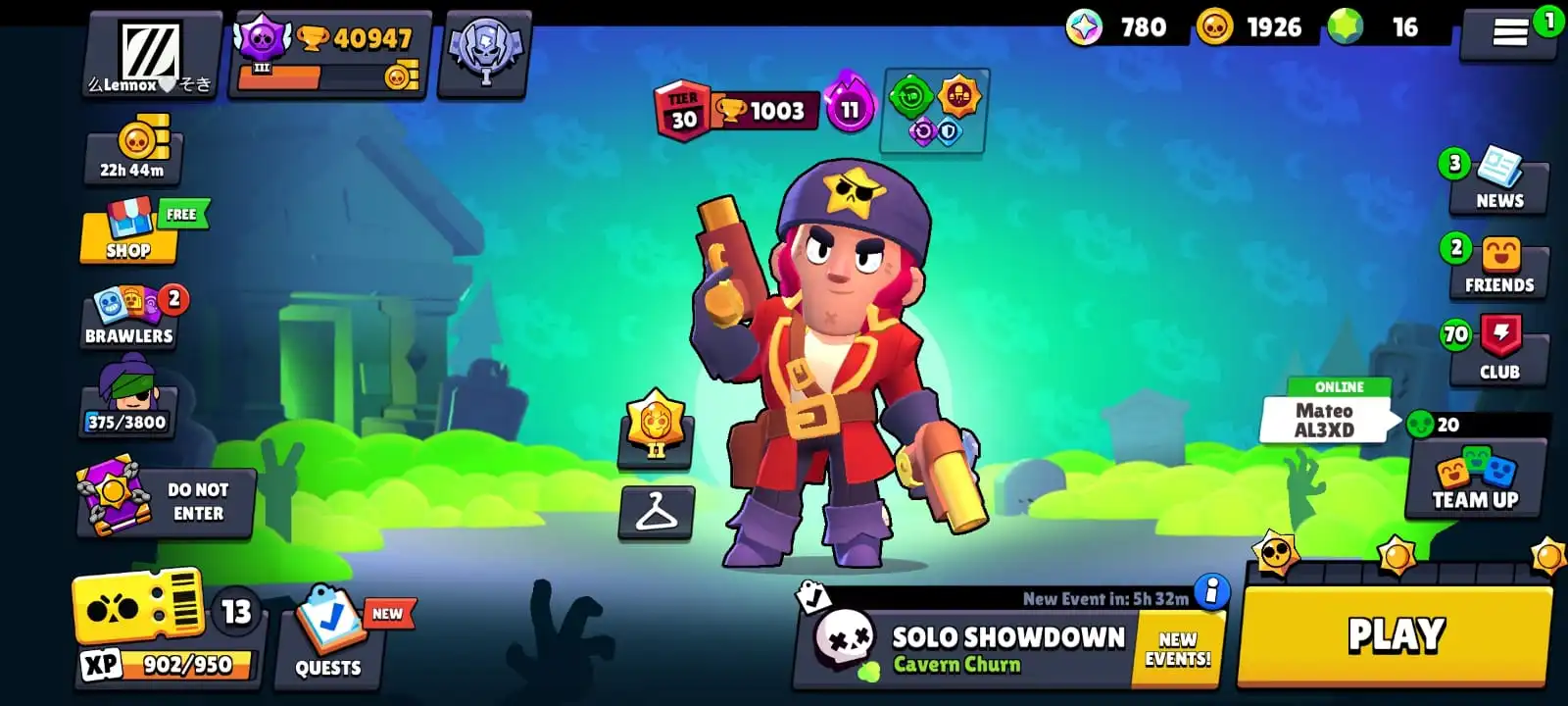Viewport: 1568px width, 706px height.
Task: Open the News panel
Action: click(1497, 181)
